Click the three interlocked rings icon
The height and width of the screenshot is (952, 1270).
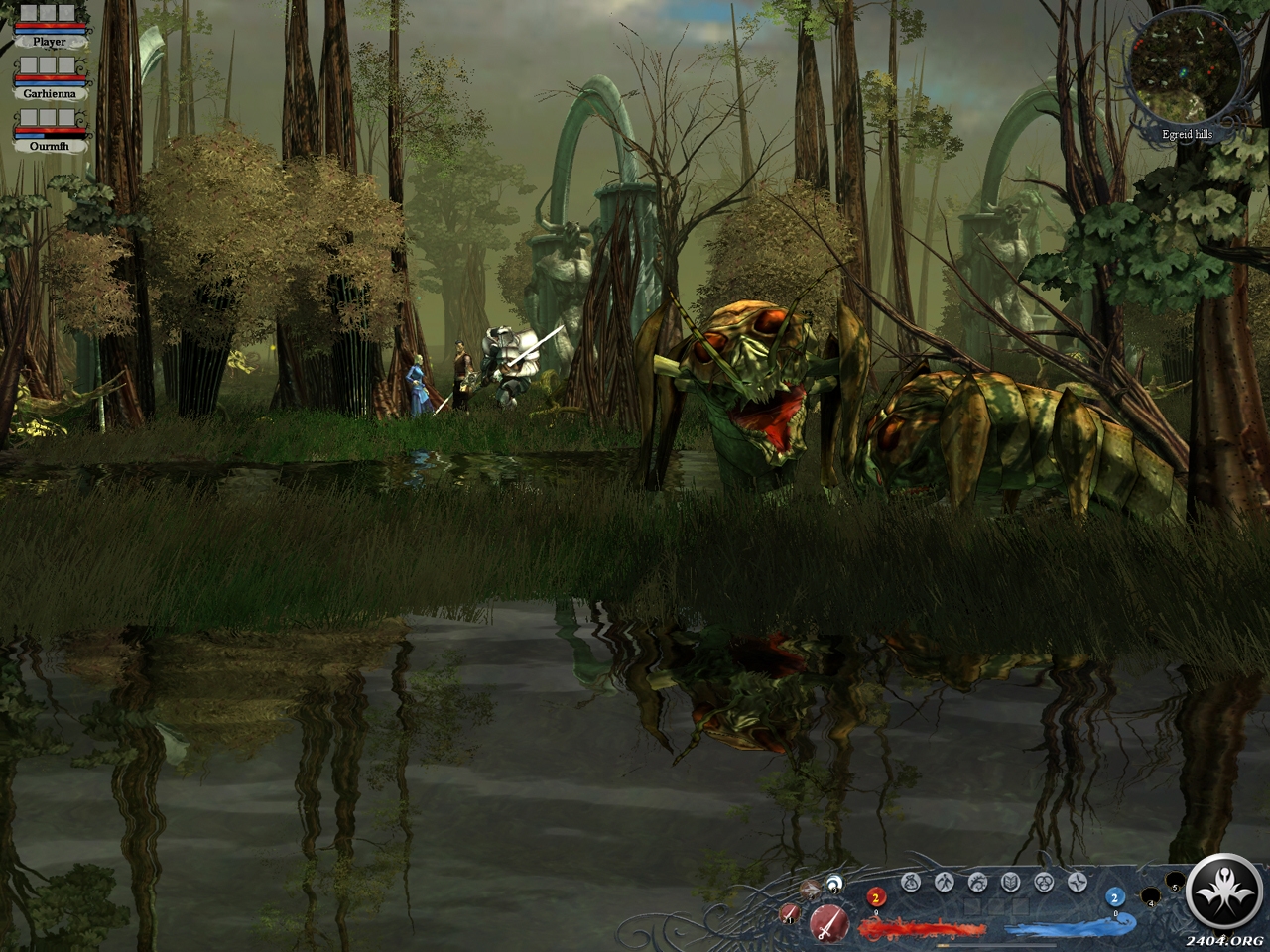tap(1044, 882)
